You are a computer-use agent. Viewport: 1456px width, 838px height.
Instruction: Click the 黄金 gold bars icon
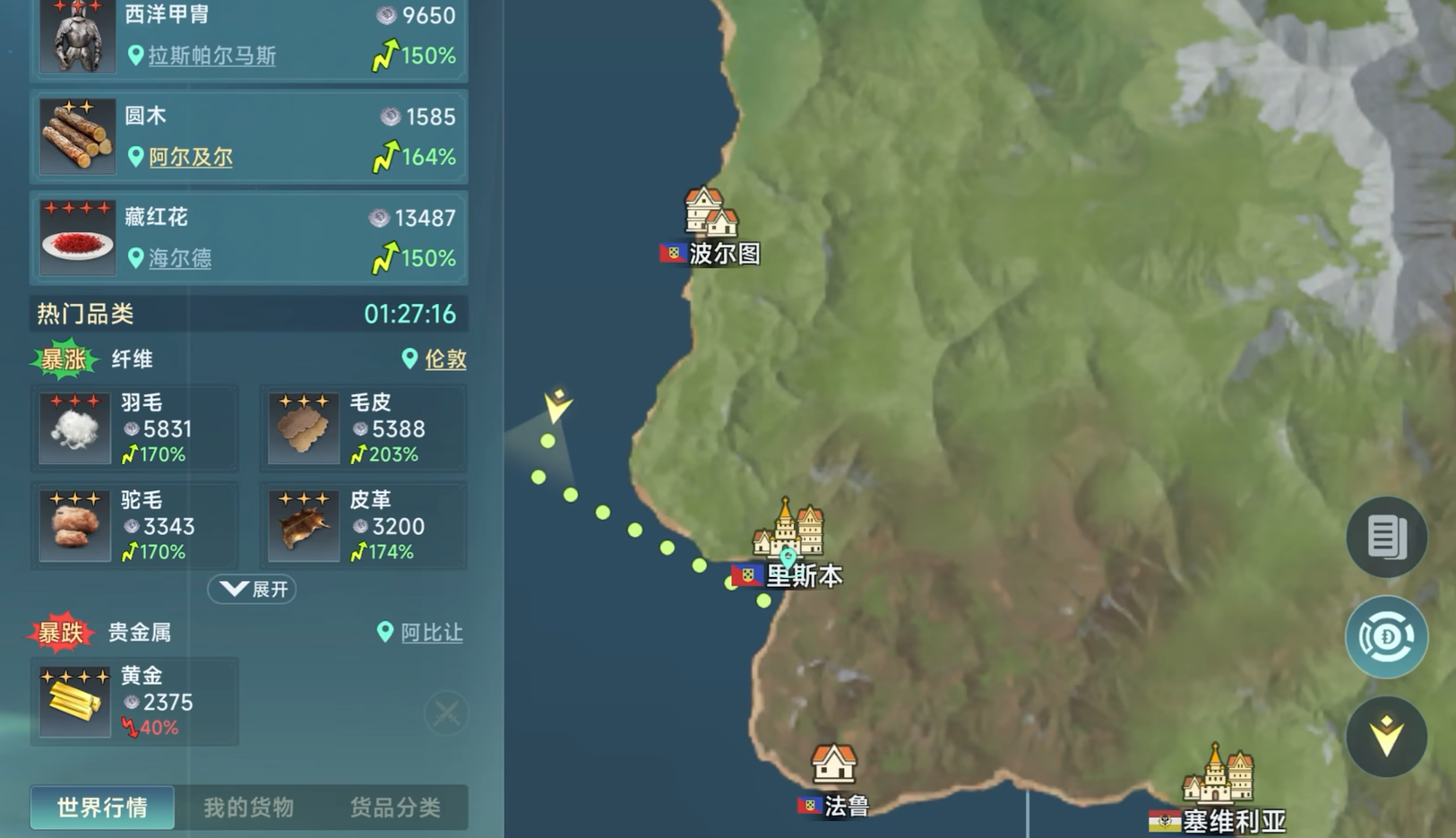pos(75,702)
